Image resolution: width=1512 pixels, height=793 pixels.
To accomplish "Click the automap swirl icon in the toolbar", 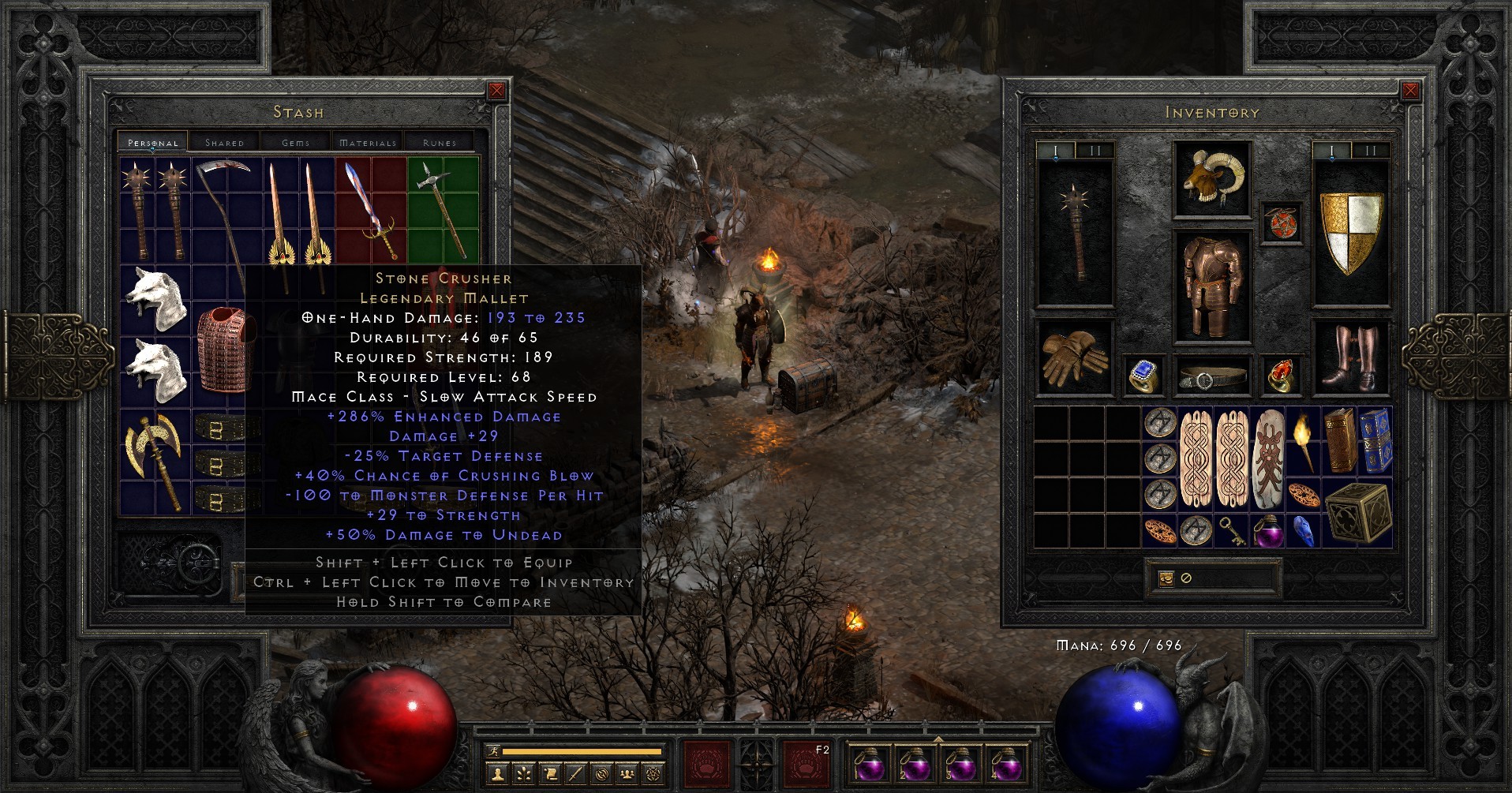I will coord(601,775).
